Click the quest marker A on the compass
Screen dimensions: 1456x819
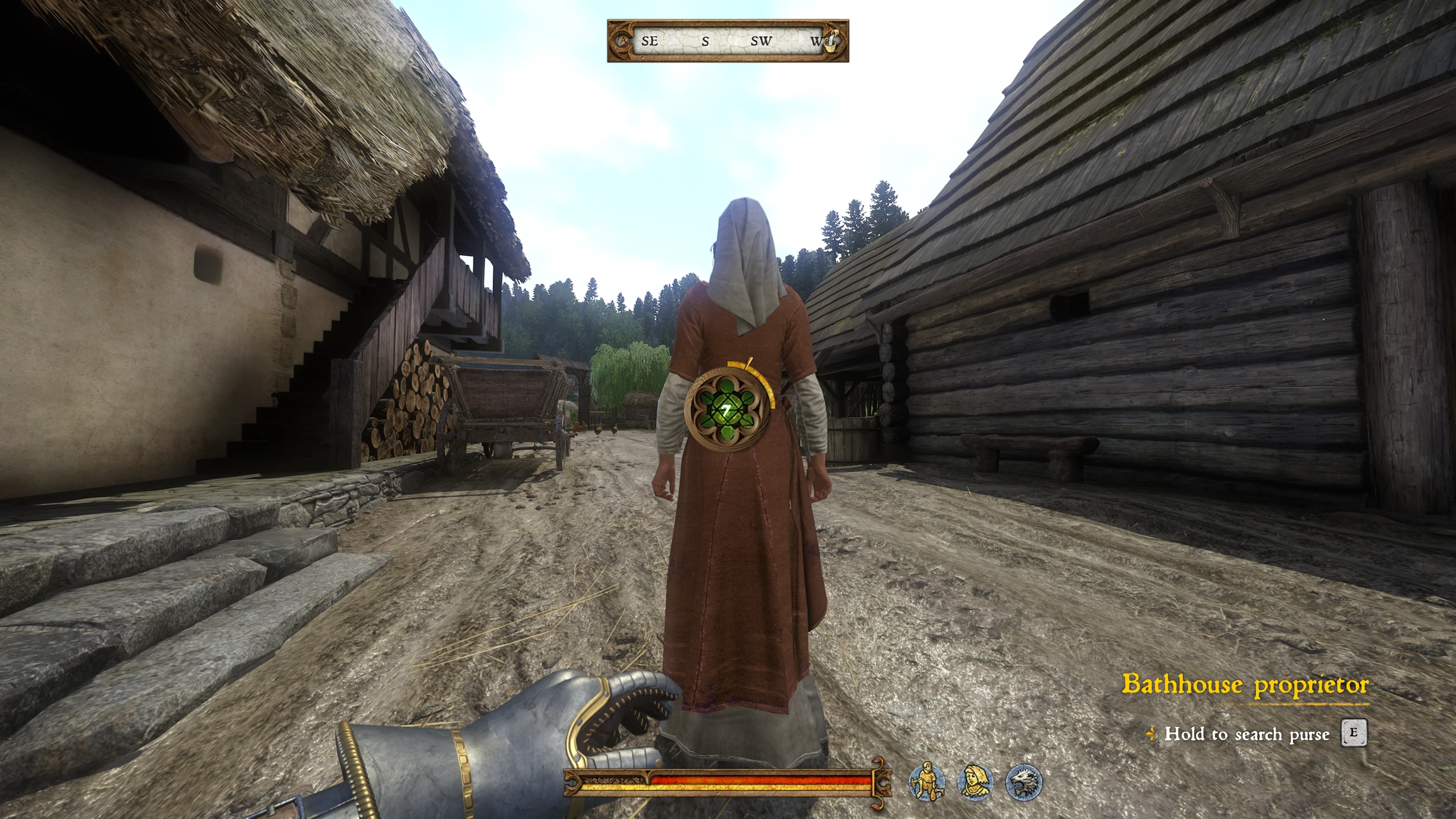625,41
